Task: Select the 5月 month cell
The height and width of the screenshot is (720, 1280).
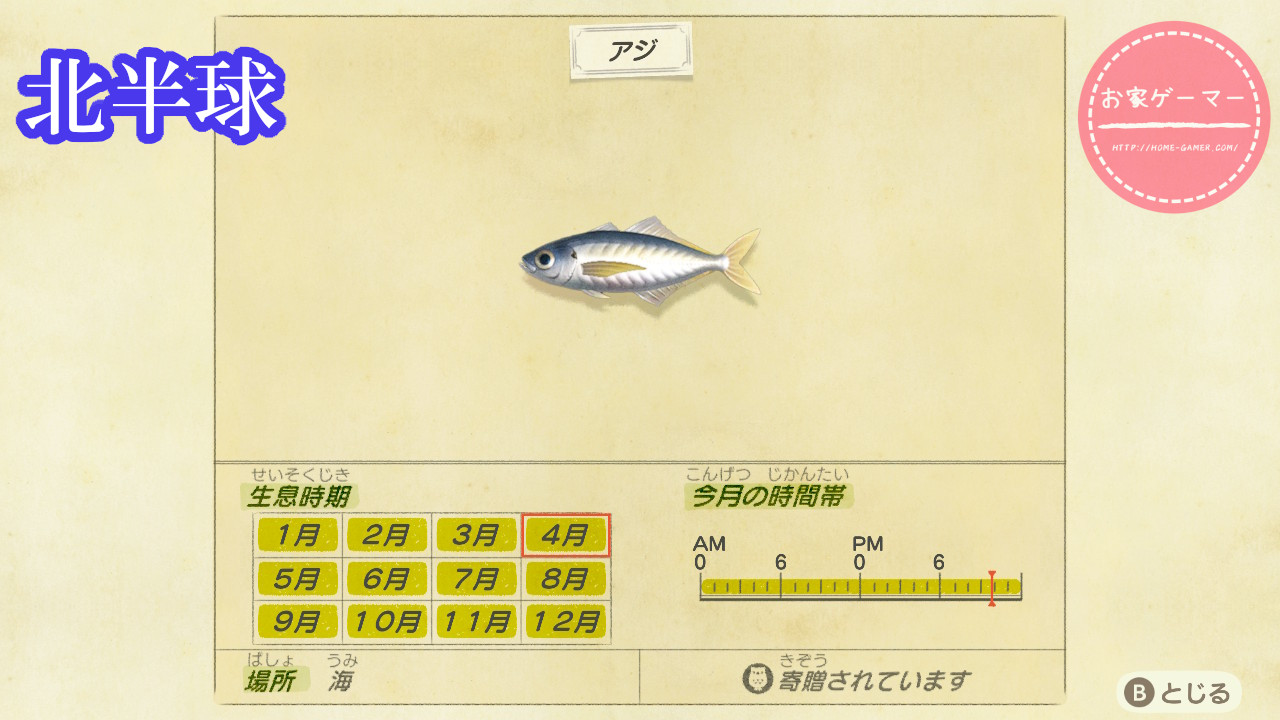Action: (x=297, y=578)
